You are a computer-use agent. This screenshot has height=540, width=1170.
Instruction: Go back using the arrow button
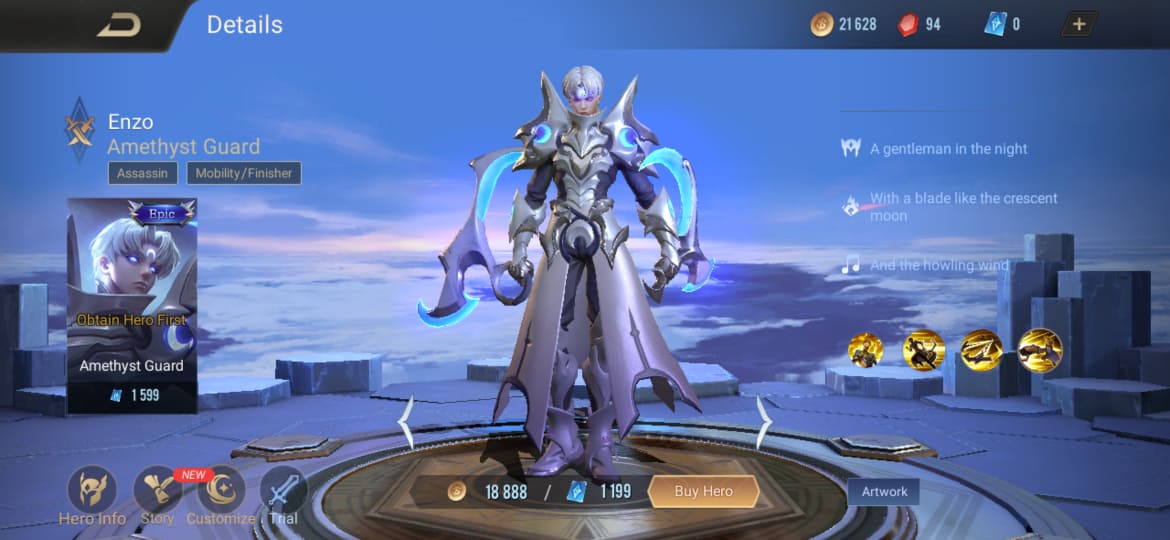pyautogui.click(x=119, y=25)
